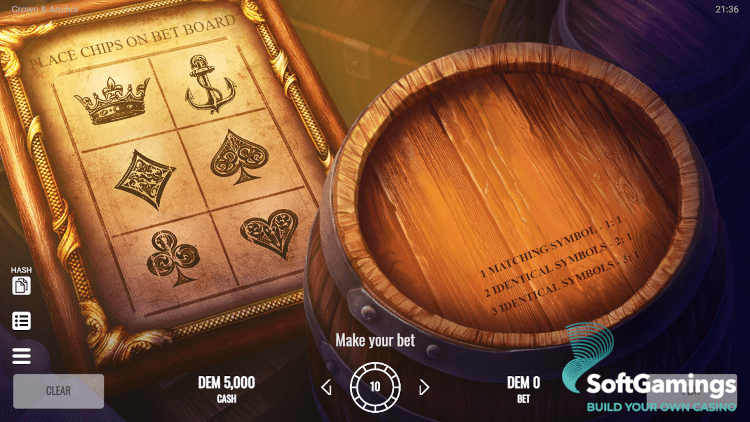
Task: Put a chip on the spade tile
Action: 237,155
